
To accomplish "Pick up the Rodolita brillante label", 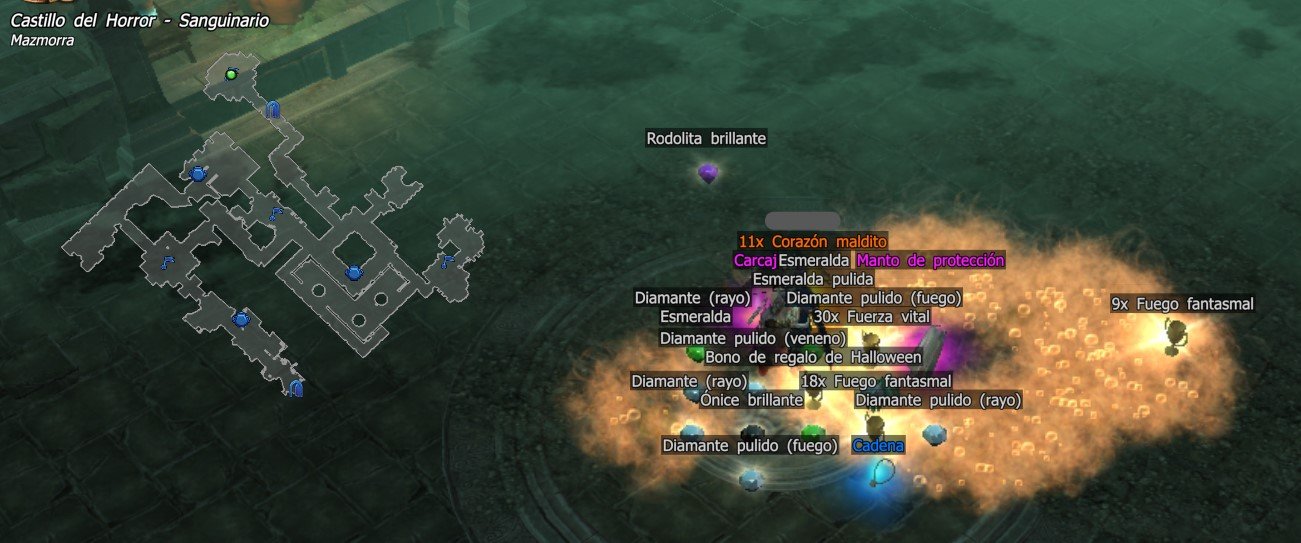I will click(x=706, y=139).
